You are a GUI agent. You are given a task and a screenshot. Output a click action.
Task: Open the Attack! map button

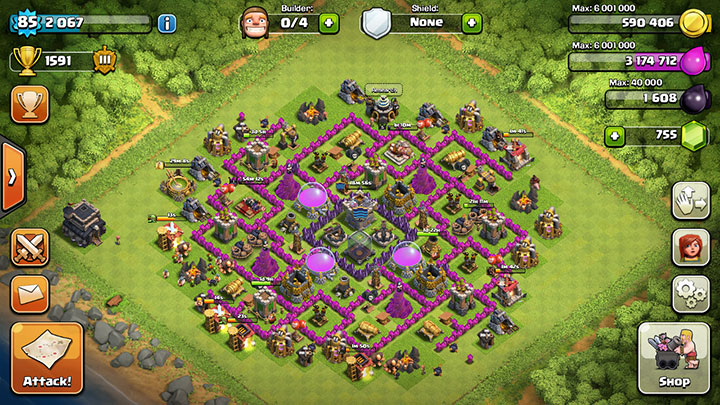tap(46, 357)
